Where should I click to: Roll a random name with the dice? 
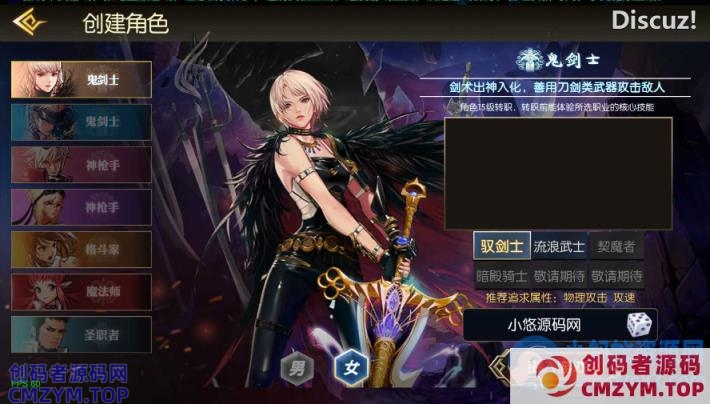pos(639,324)
